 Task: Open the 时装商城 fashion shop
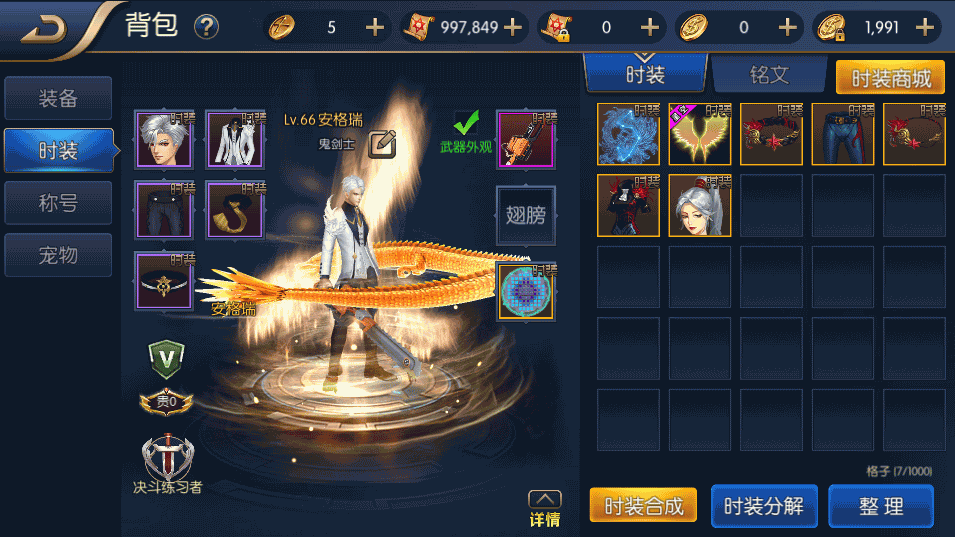coord(890,77)
